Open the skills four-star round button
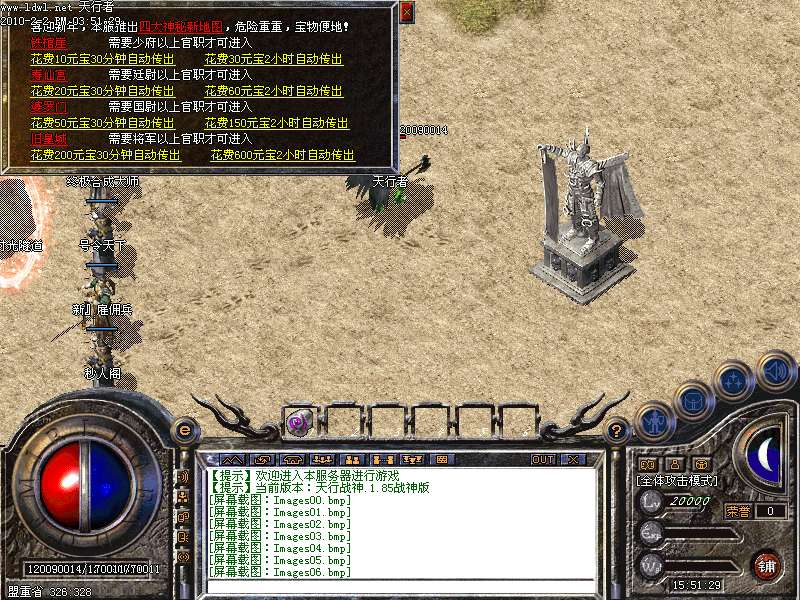This screenshot has height=600, width=800. tap(735, 381)
